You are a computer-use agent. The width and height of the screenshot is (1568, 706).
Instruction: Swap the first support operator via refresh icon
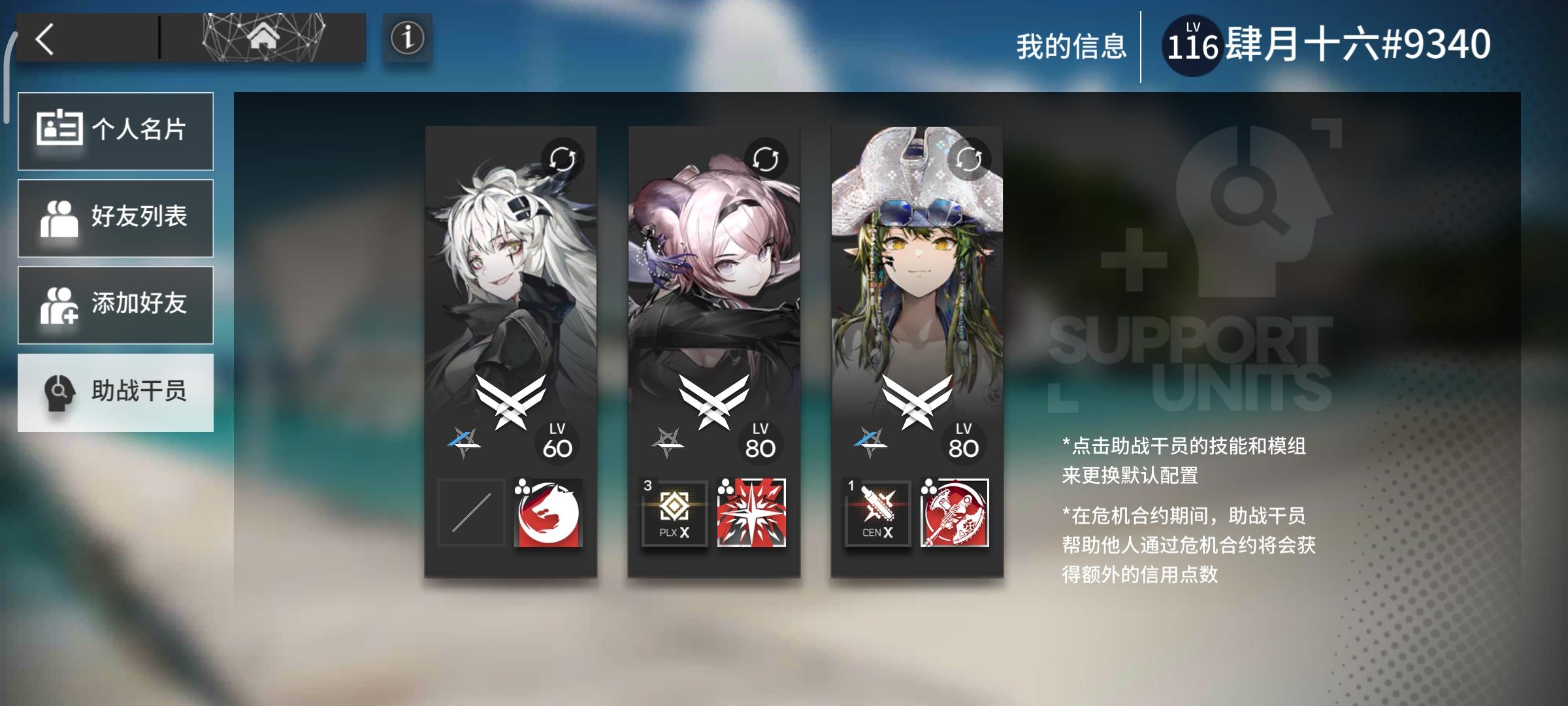563,156
